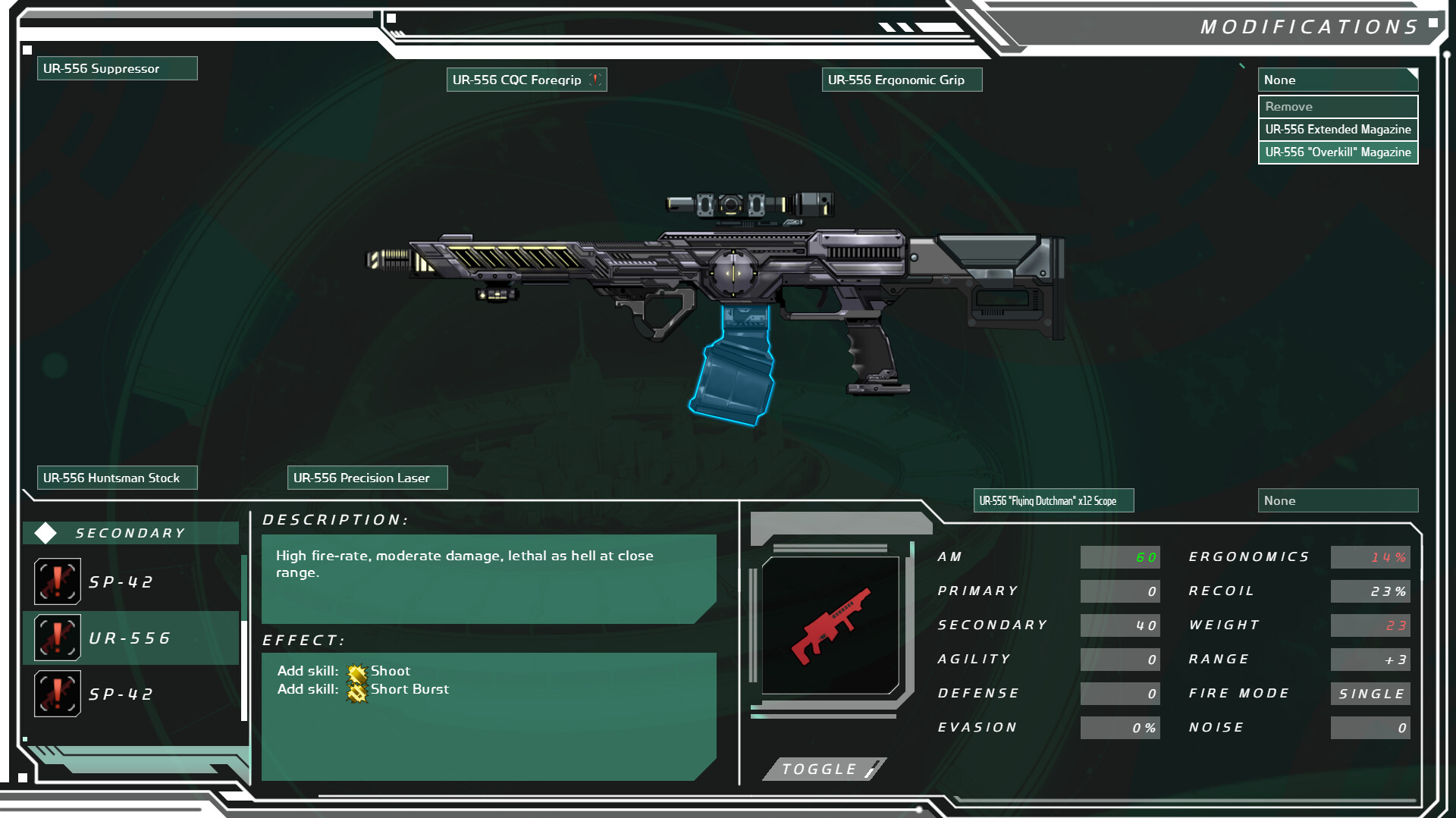
Task: Click the Short Burst skill icon
Action: pyautogui.click(x=356, y=690)
